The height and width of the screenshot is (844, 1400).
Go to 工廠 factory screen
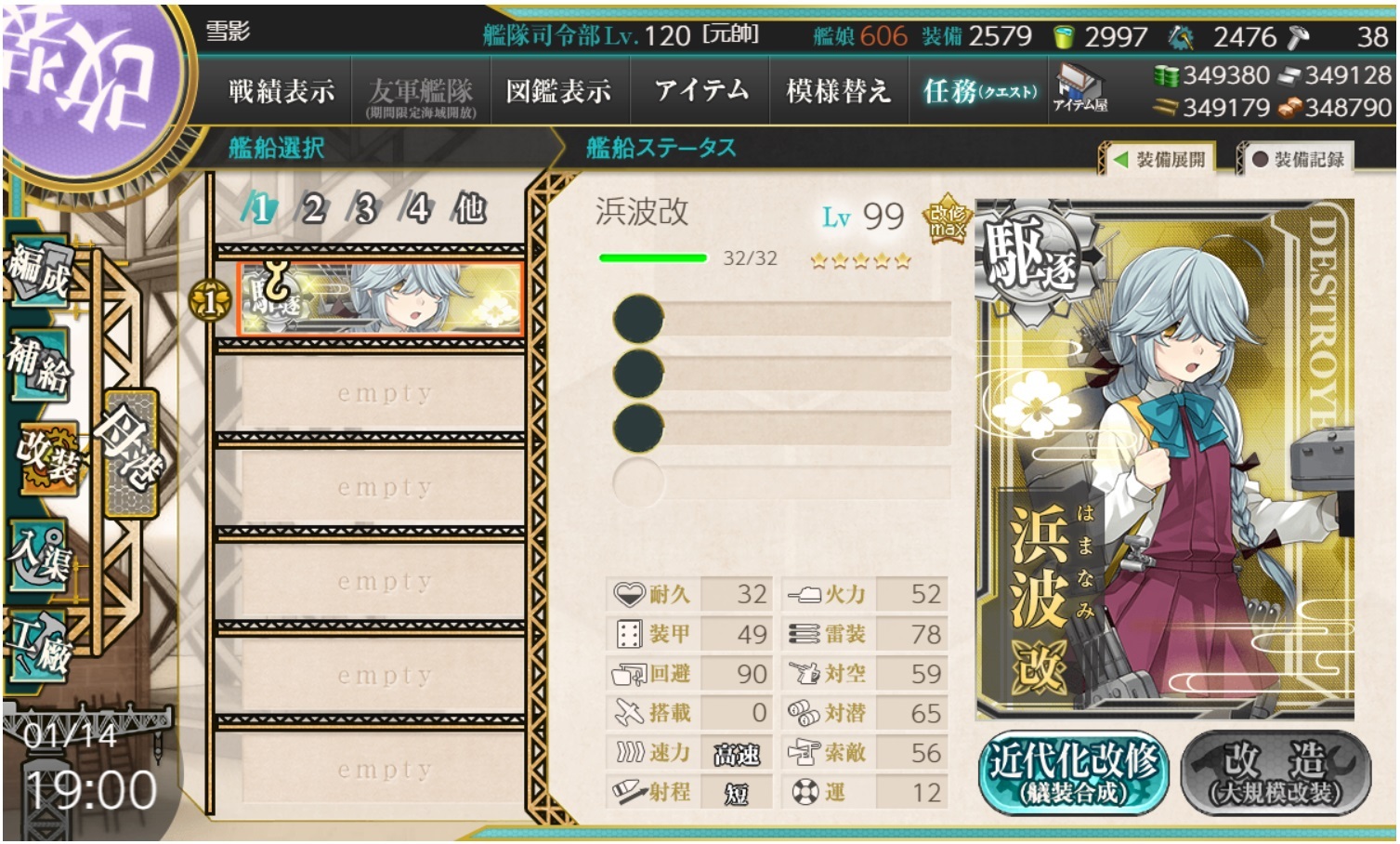40,645
